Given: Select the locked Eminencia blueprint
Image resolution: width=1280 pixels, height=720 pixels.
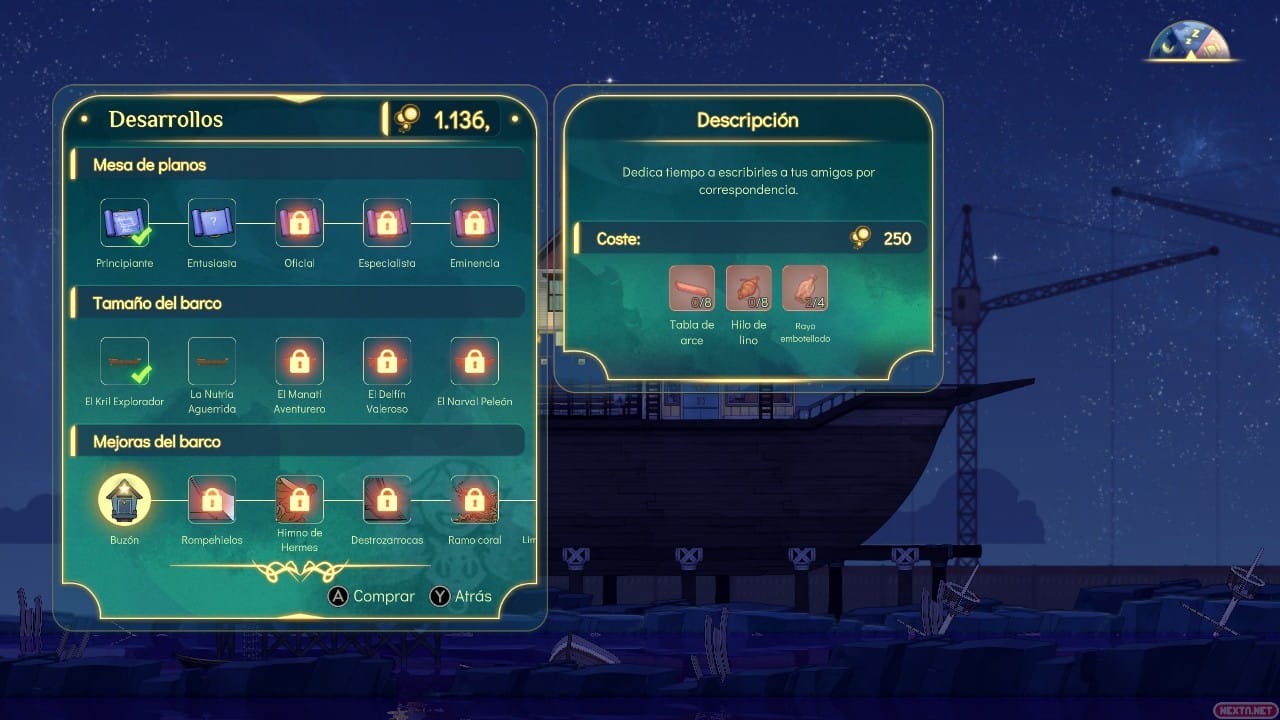Looking at the screenshot, I should click(x=475, y=223).
